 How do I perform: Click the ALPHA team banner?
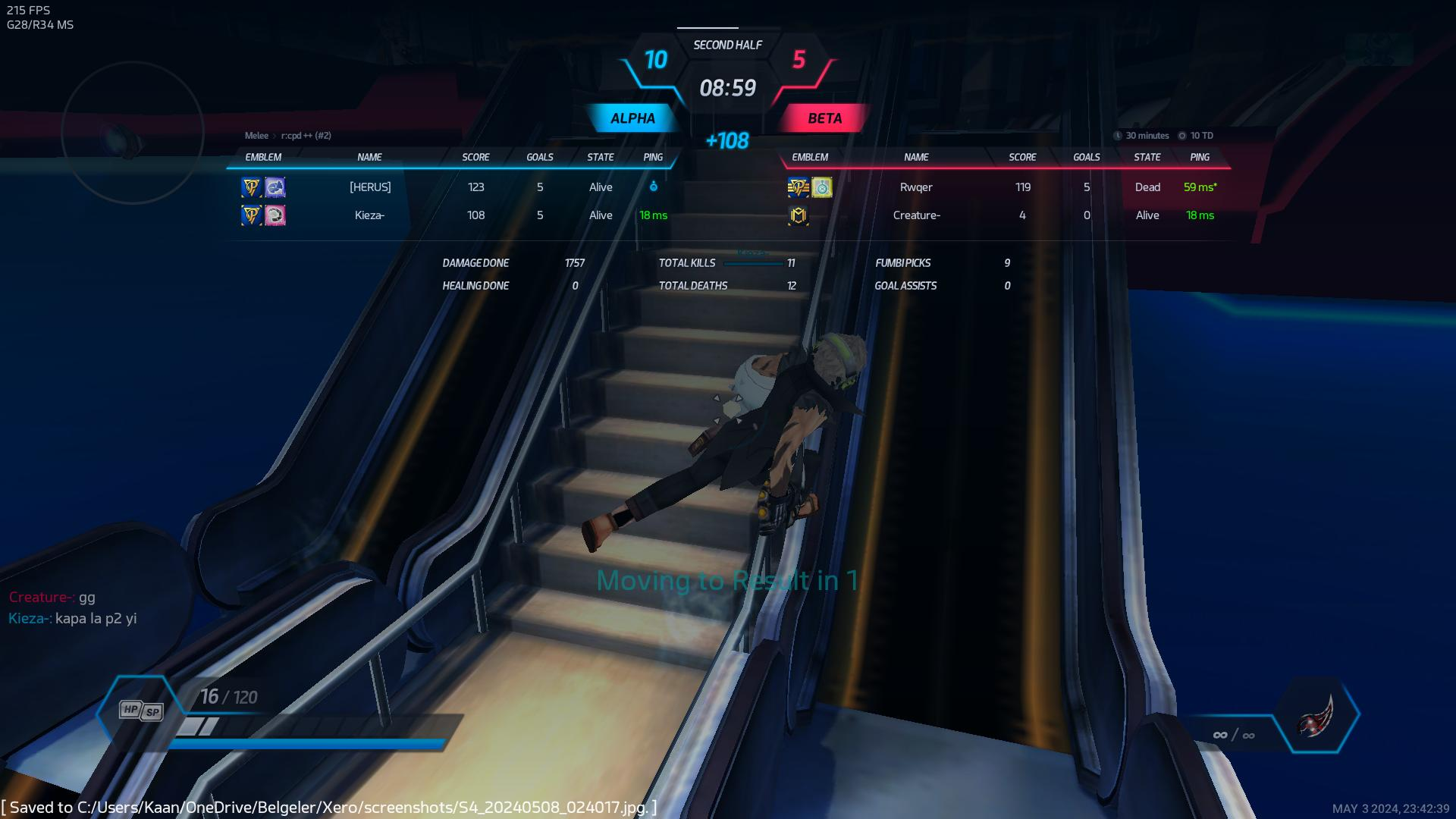(x=632, y=118)
